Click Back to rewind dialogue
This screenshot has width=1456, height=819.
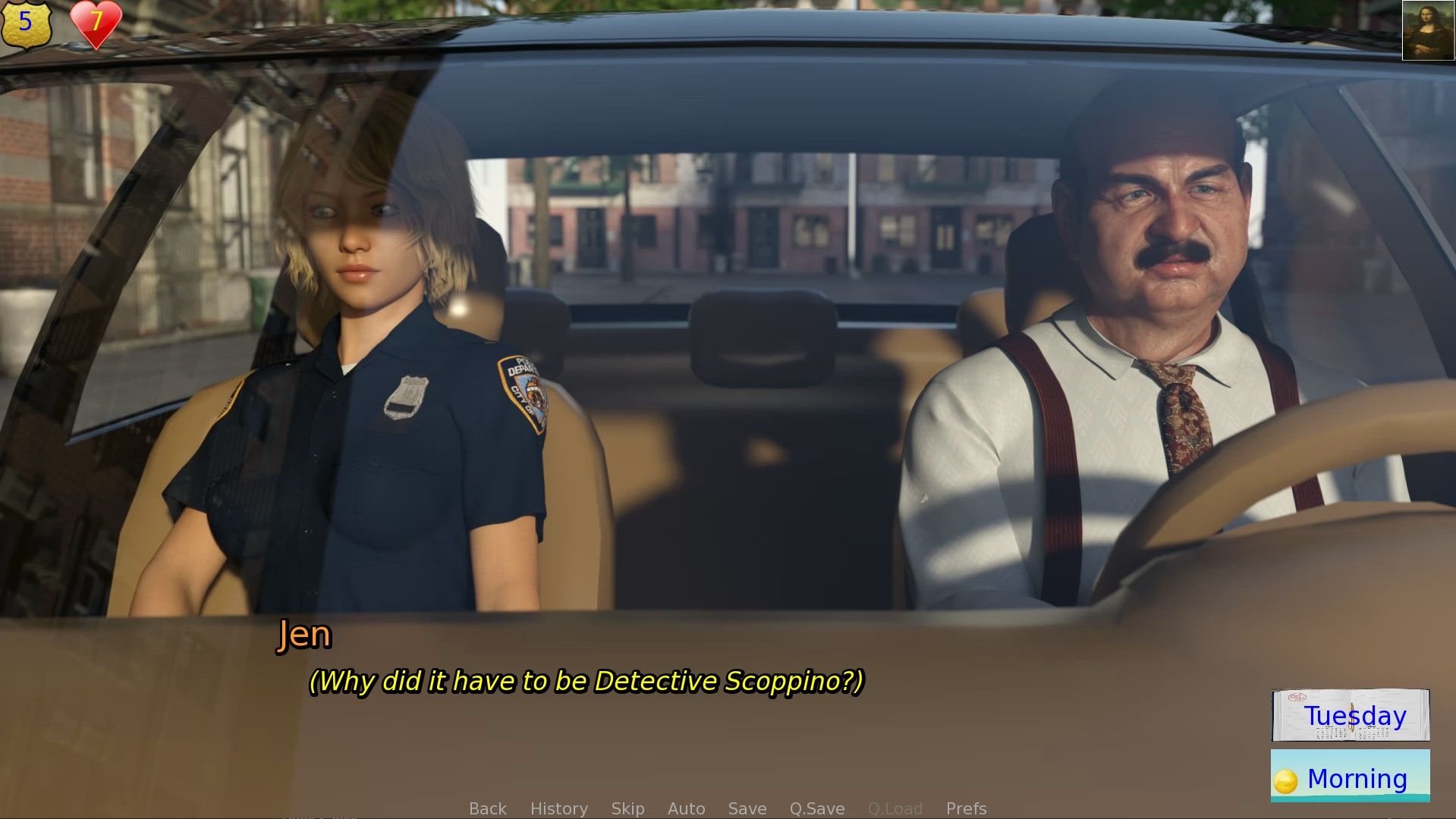click(488, 808)
